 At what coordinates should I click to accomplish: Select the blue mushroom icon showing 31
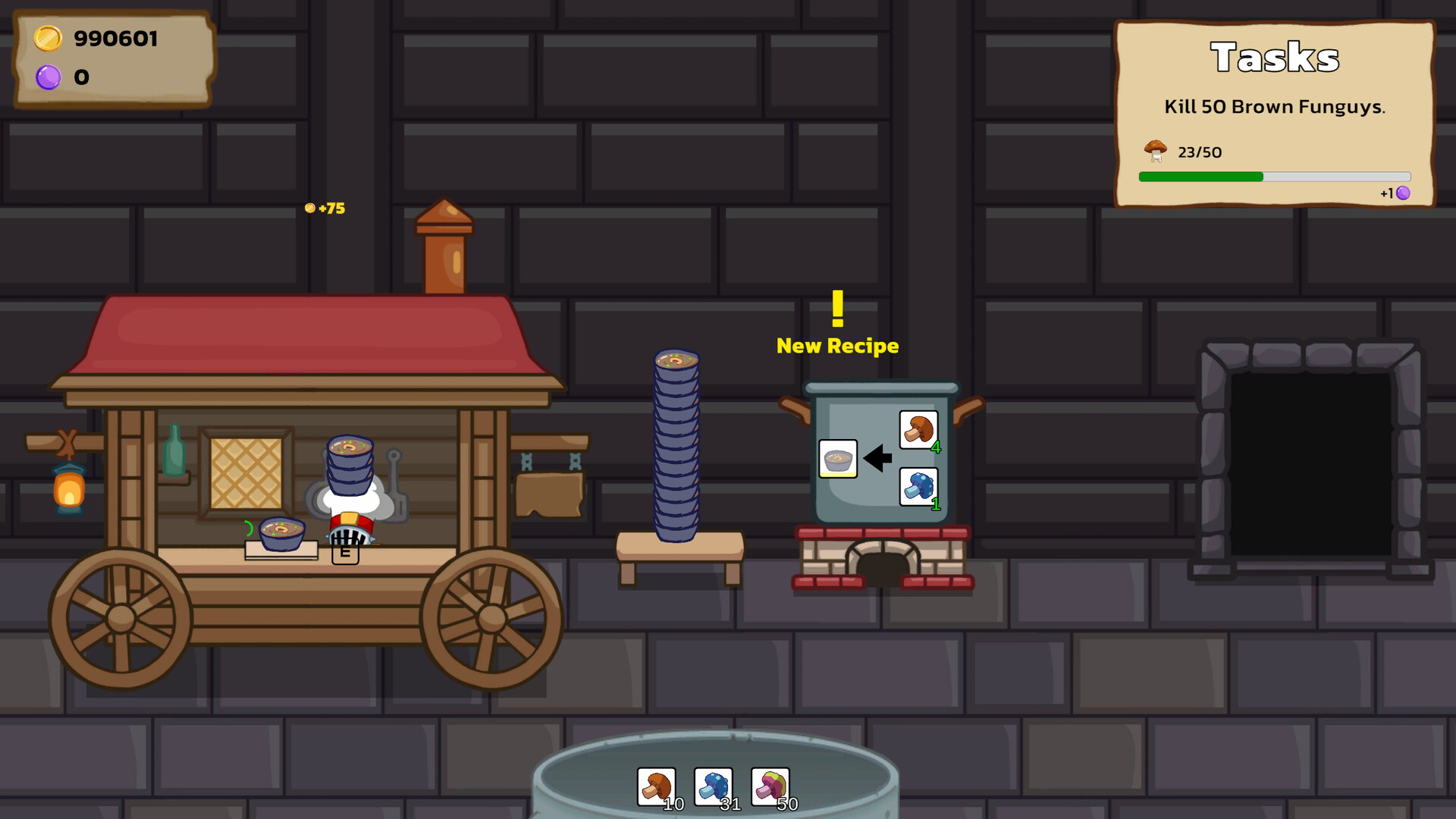click(x=713, y=785)
